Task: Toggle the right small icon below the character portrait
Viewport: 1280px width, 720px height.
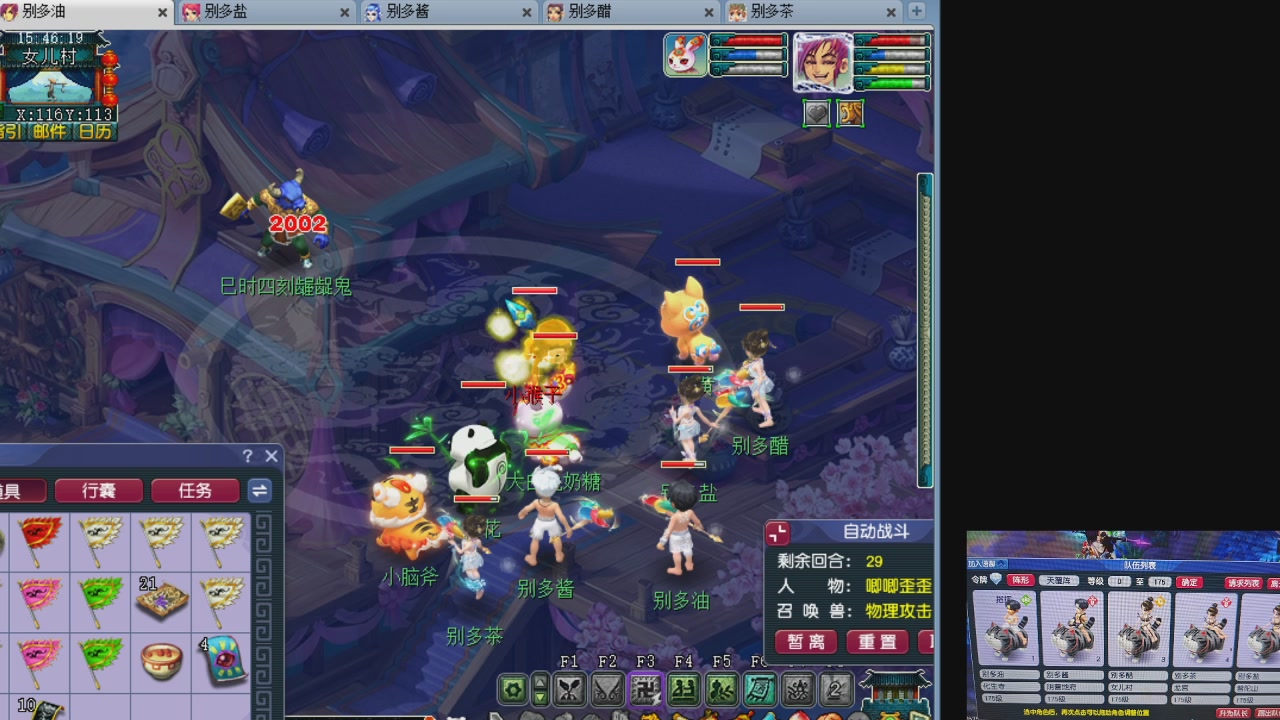Action: point(850,112)
